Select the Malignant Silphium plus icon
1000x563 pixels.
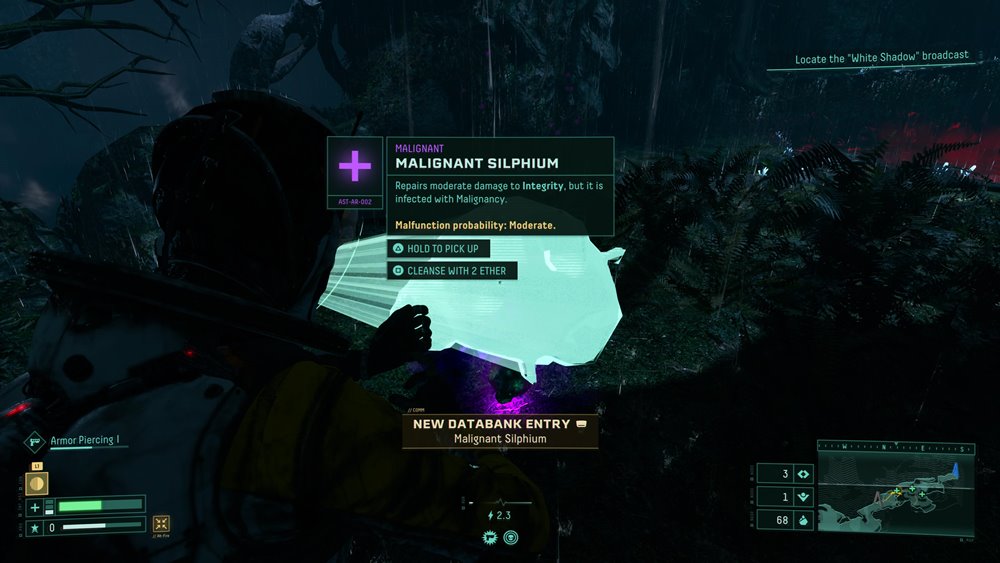click(x=355, y=167)
